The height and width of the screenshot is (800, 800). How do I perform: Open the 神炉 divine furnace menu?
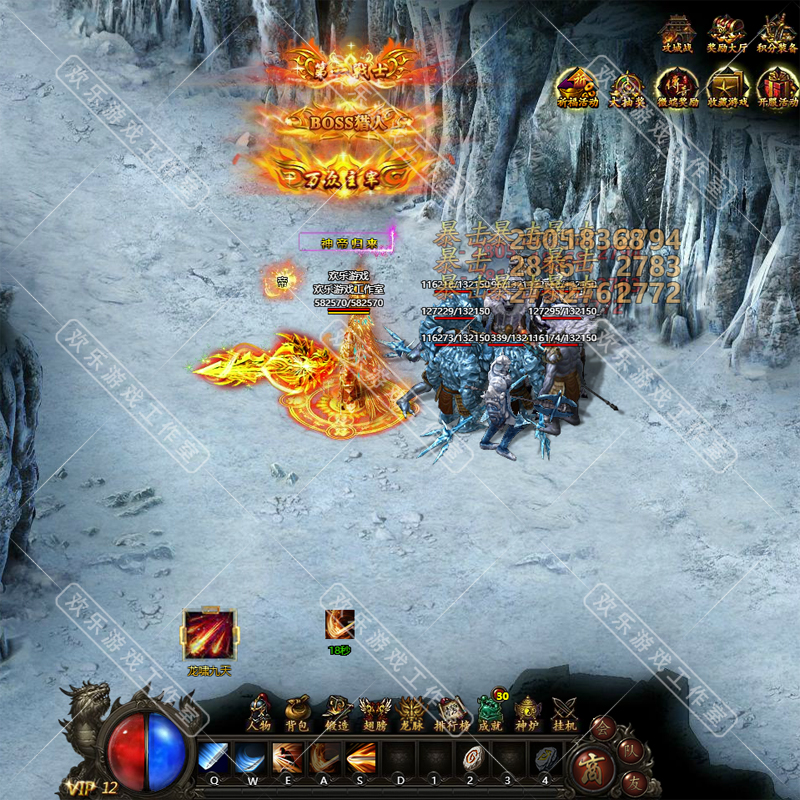[527, 712]
